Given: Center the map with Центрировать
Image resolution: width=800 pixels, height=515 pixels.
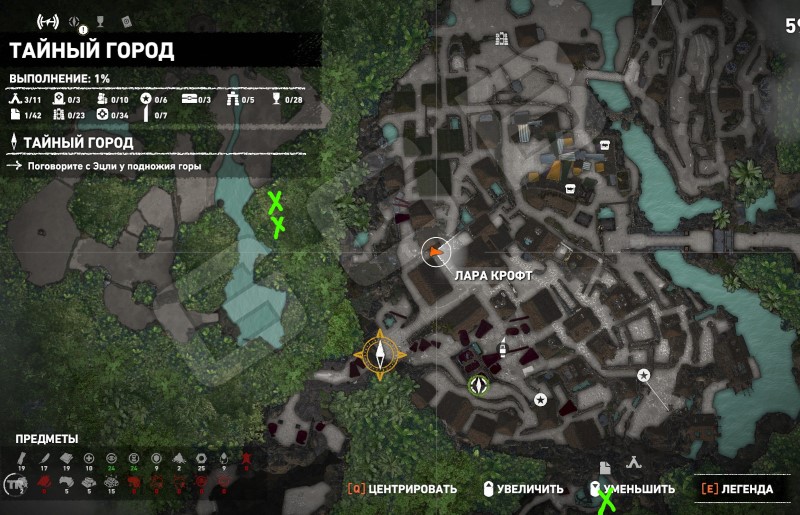Looking at the screenshot, I should pos(402,489).
